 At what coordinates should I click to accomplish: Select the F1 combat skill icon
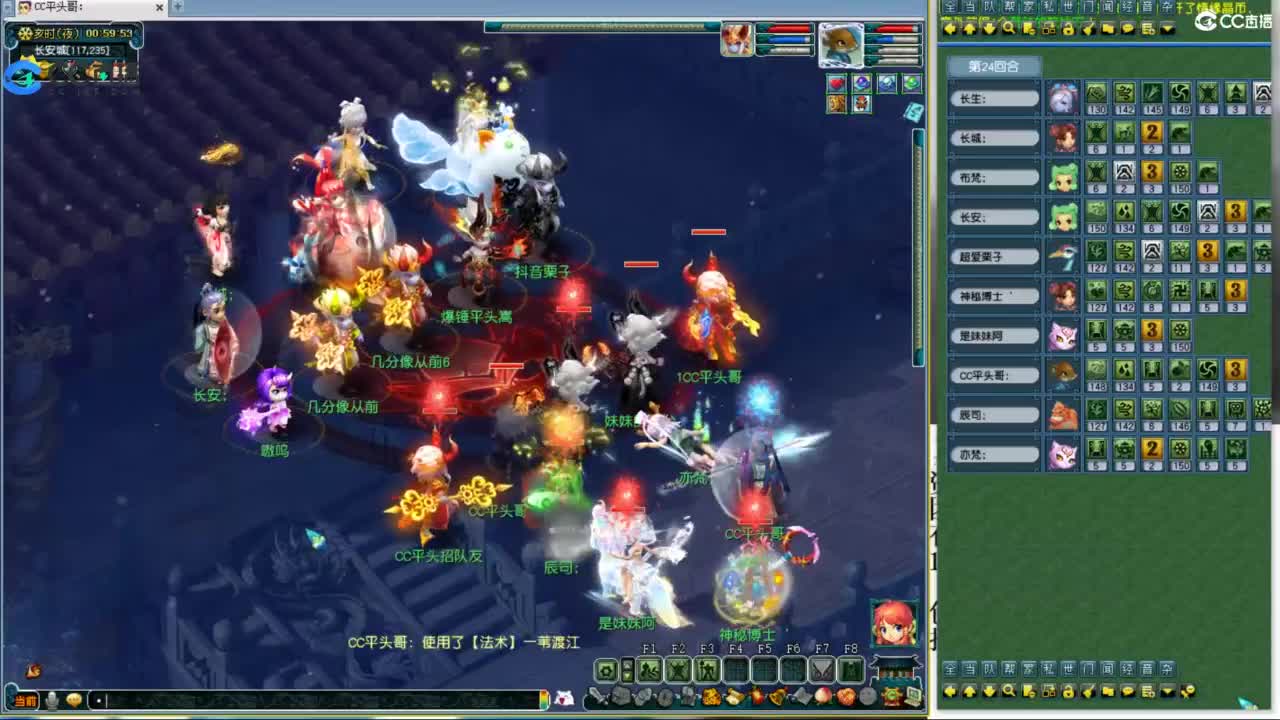(x=650, y=670)
